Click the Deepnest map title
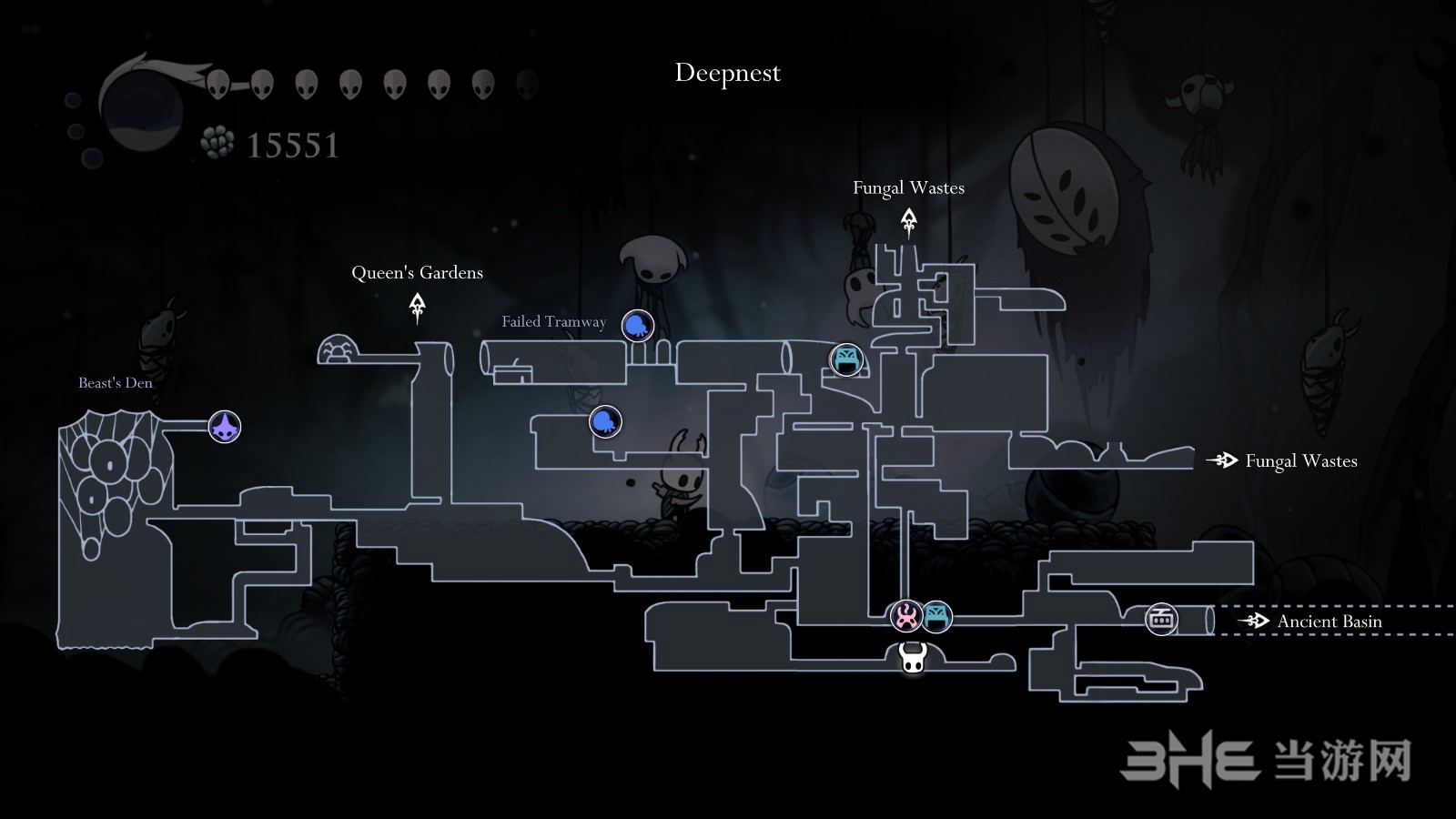 [728, 73]
